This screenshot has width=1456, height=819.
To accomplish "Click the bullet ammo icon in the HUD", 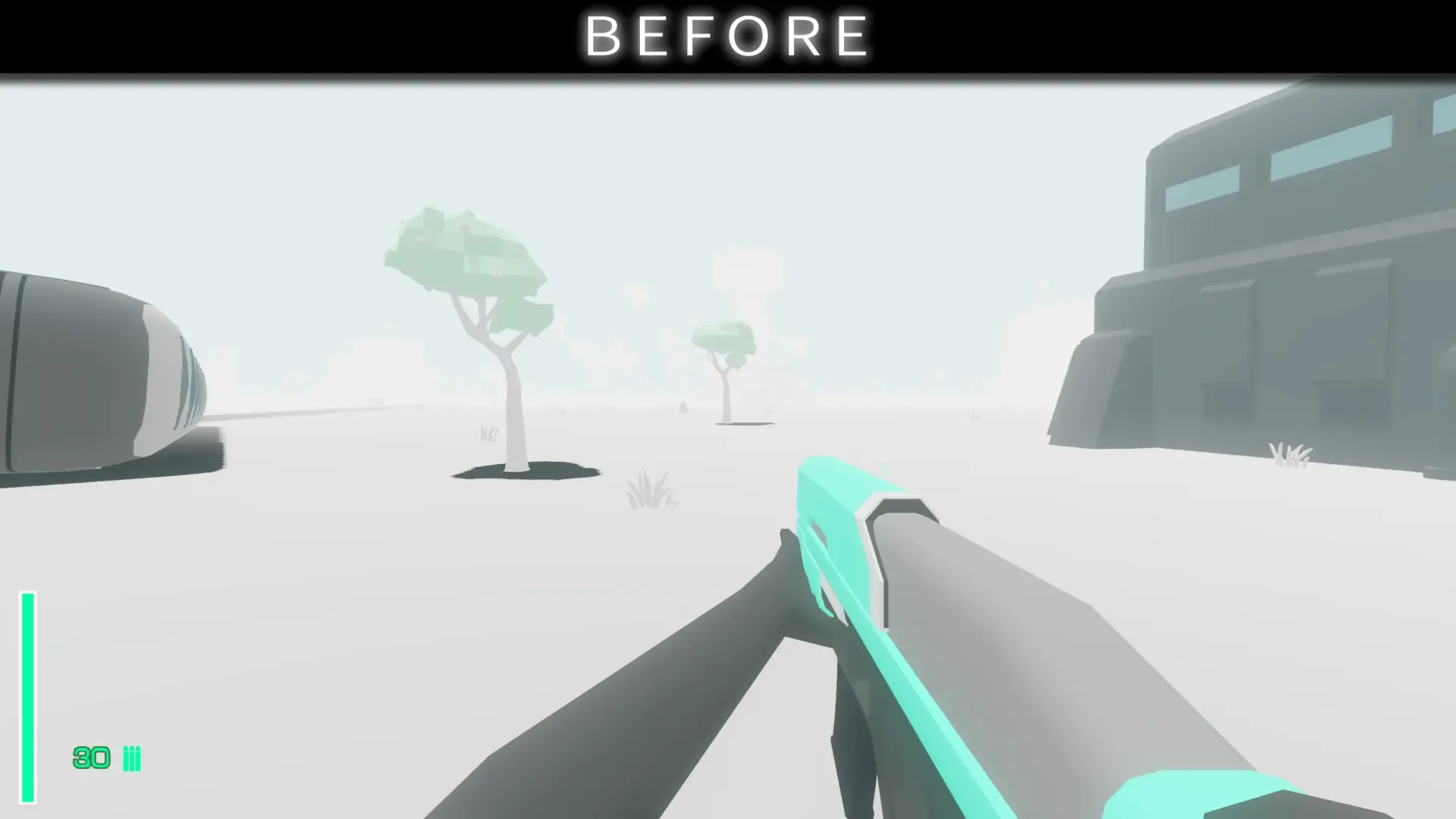I will [x=132, y=758].
